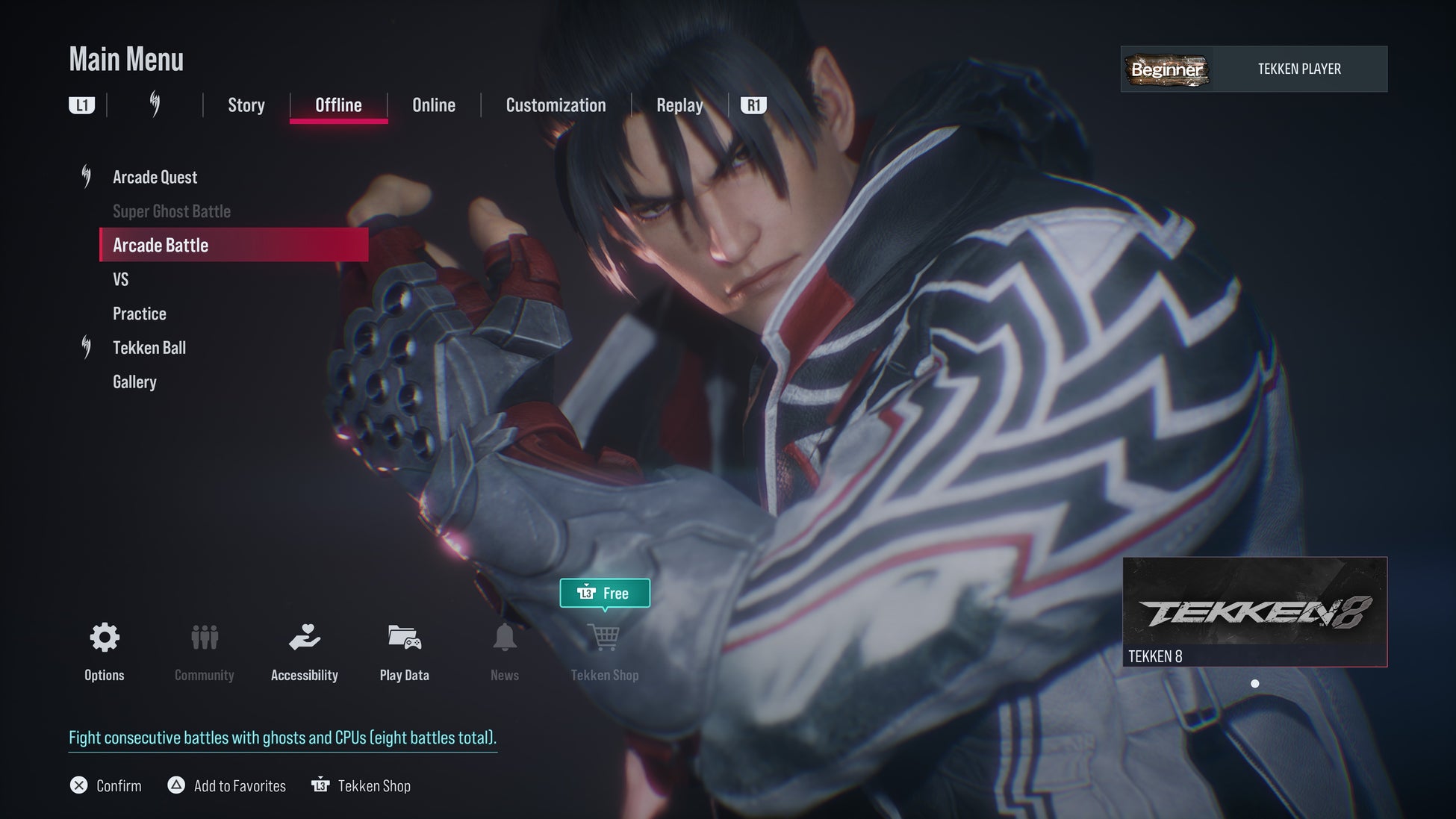Screen dimensions: 1456x819
Task: Choose the VS menu entry
Action: click(121, 279)
